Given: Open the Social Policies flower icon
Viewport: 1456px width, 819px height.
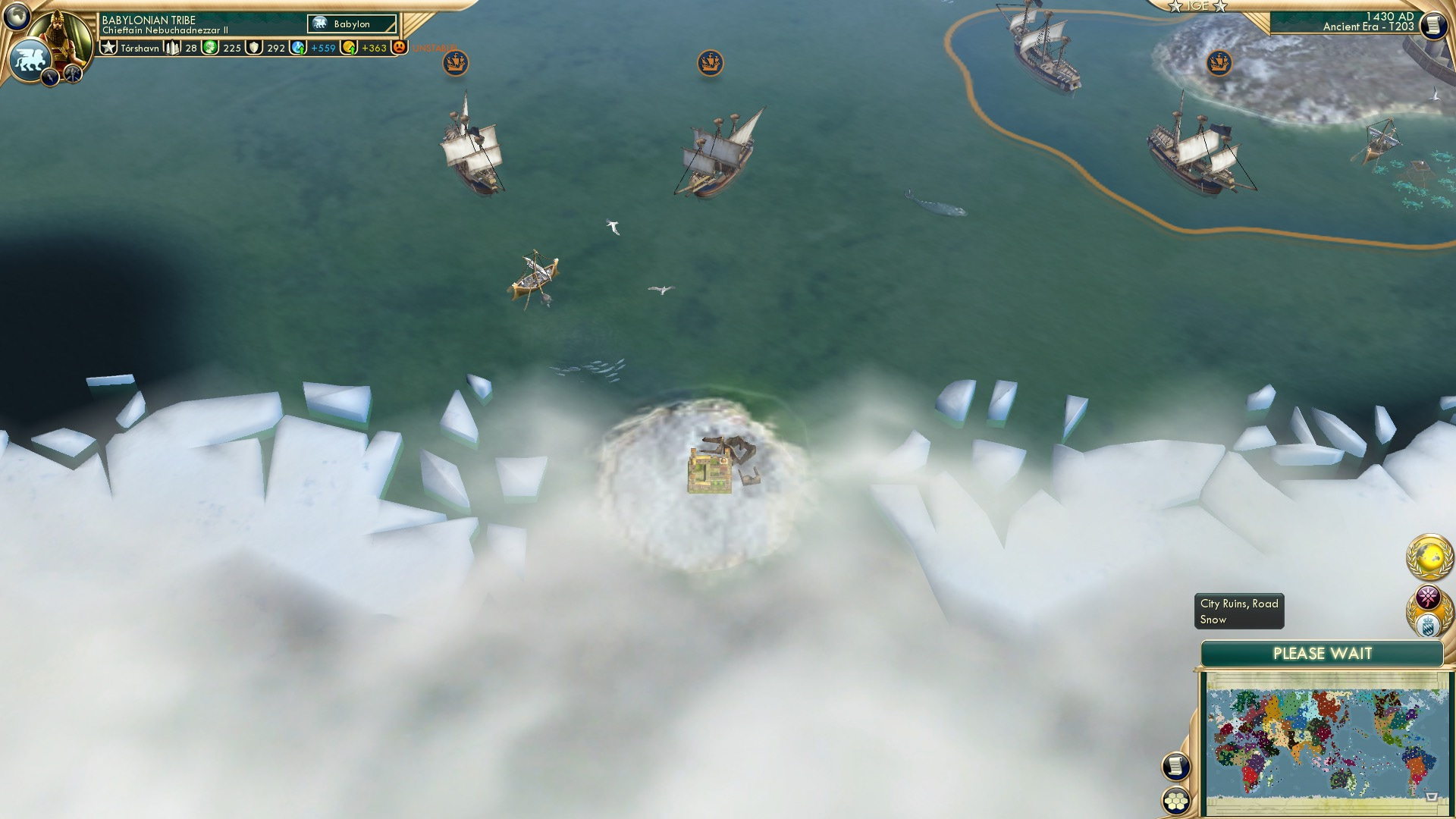Looking at the screenshot, I should [1429, 596].
